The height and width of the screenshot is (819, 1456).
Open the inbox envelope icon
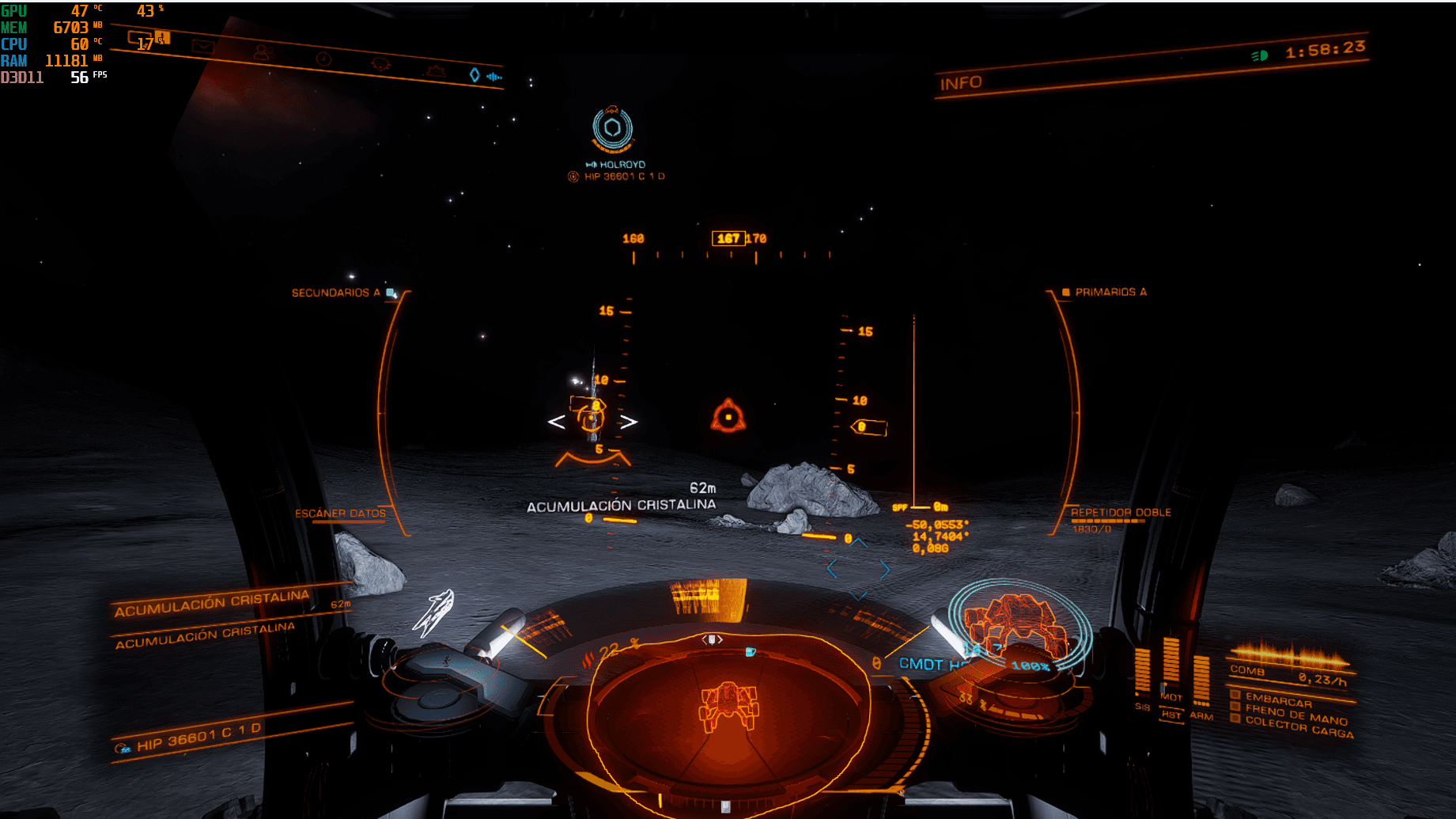click(202, 47)
